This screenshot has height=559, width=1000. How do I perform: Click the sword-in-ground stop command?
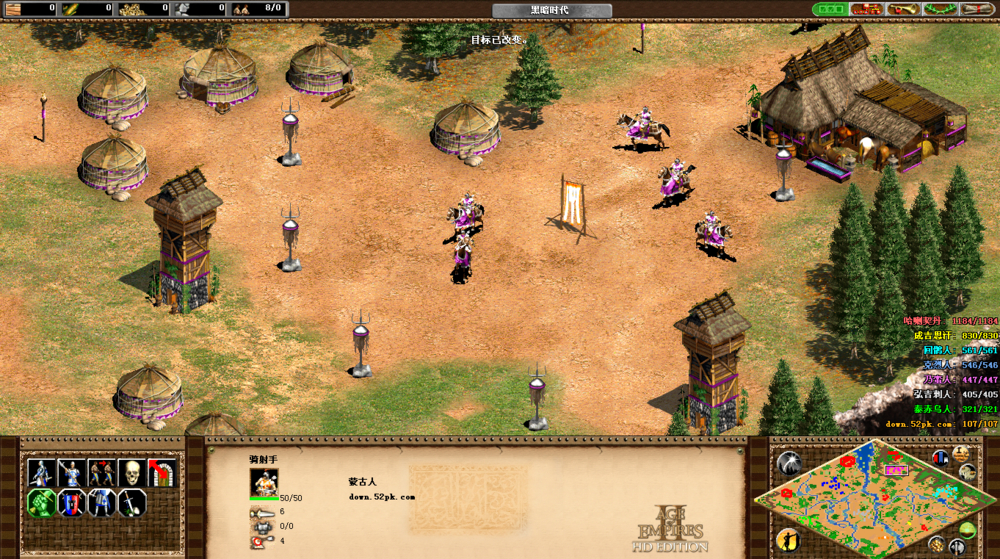(x=131, y=502)
